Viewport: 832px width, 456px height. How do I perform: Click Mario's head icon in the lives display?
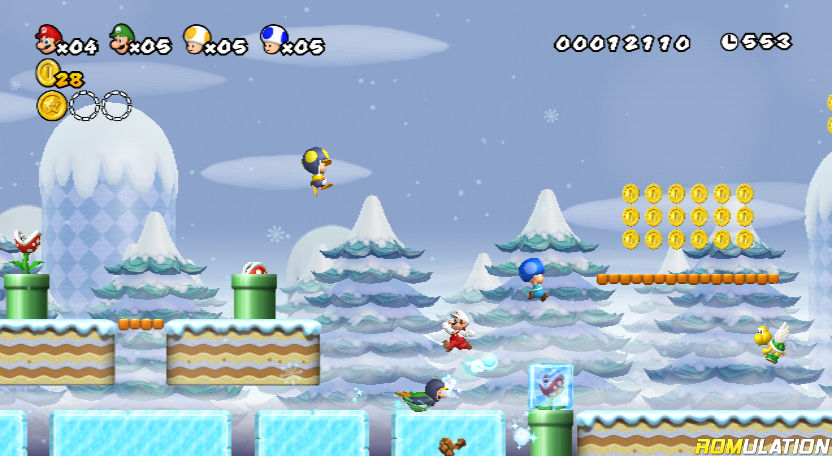pyautogui.click(x=47, y=39)
